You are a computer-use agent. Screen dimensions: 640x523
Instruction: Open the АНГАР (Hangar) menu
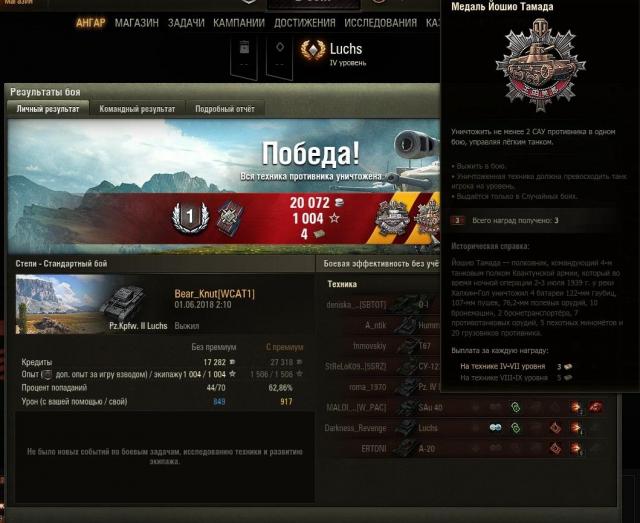coord(90,23)
